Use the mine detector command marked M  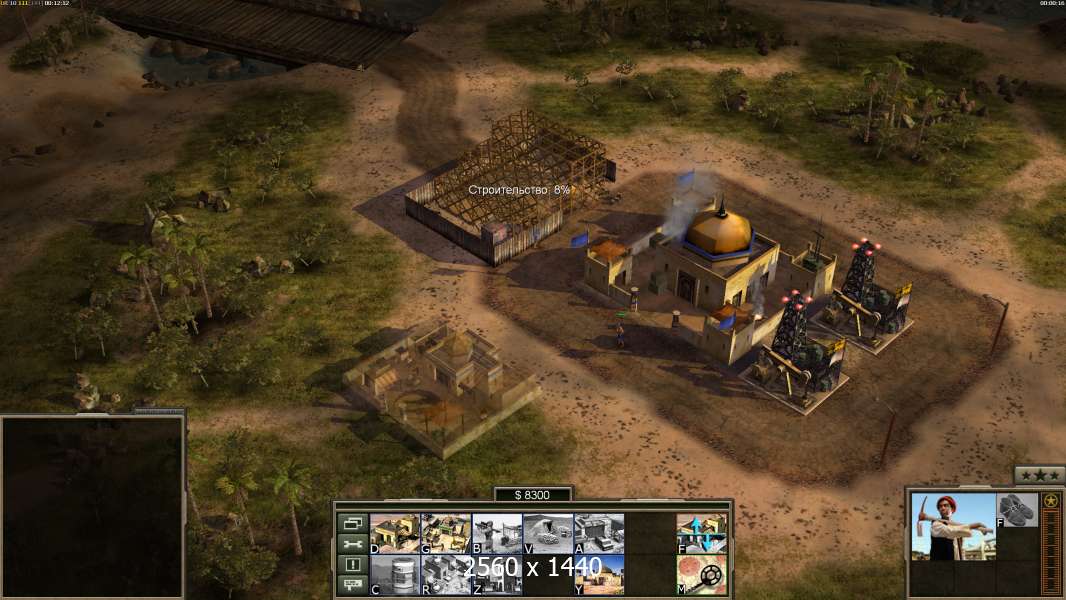(x=702, y=575)
